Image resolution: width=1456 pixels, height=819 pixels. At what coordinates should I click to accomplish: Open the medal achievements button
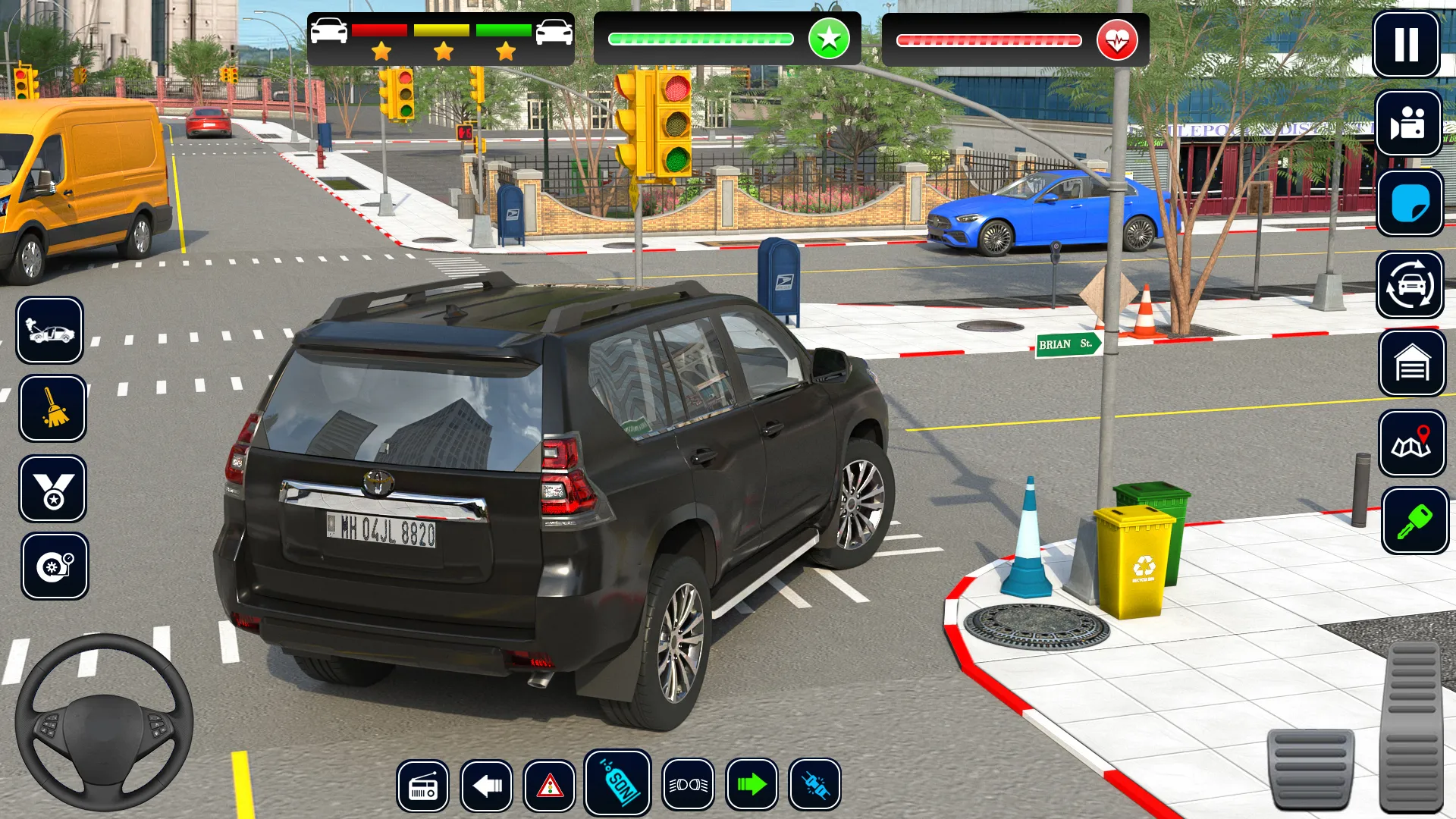point(53,489)
